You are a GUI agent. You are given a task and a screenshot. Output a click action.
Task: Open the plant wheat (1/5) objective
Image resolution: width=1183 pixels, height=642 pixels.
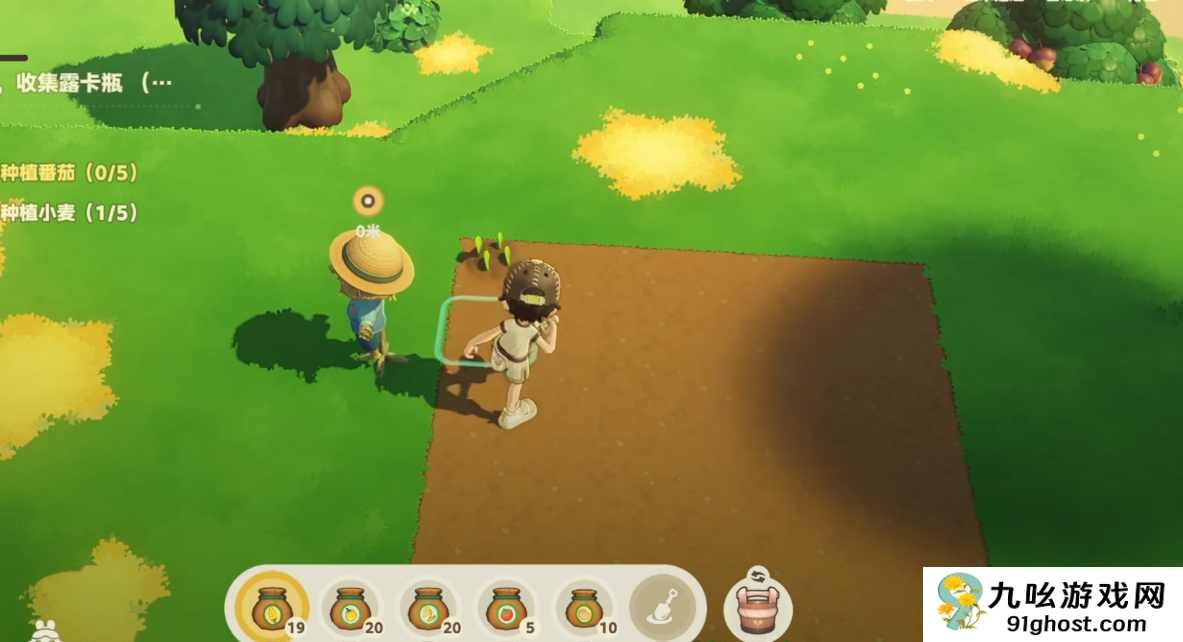(68, 212)
